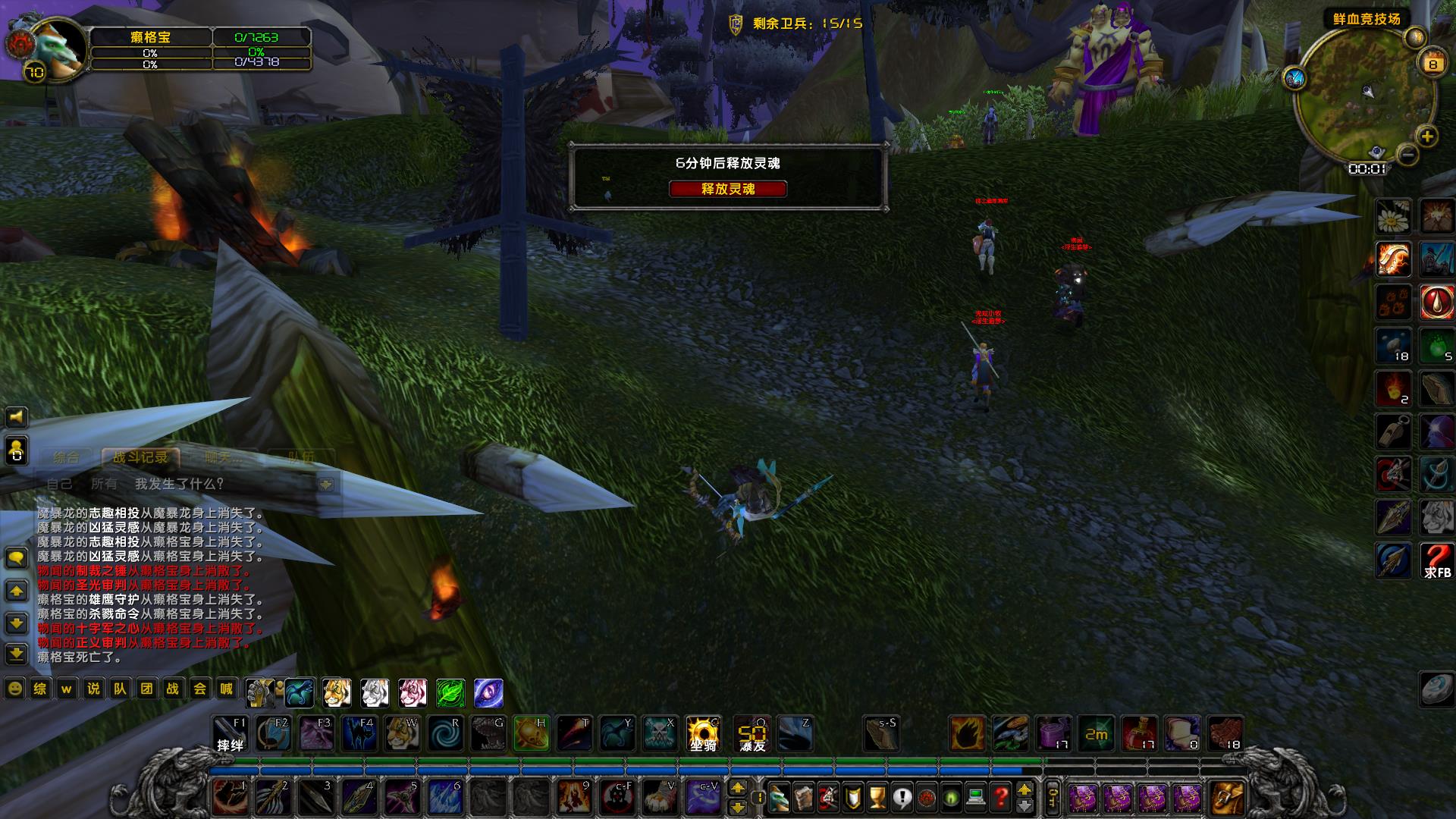Click the green leaf ability icon
The height and width of the screenshot is (819, 1456).
[450, 692]
